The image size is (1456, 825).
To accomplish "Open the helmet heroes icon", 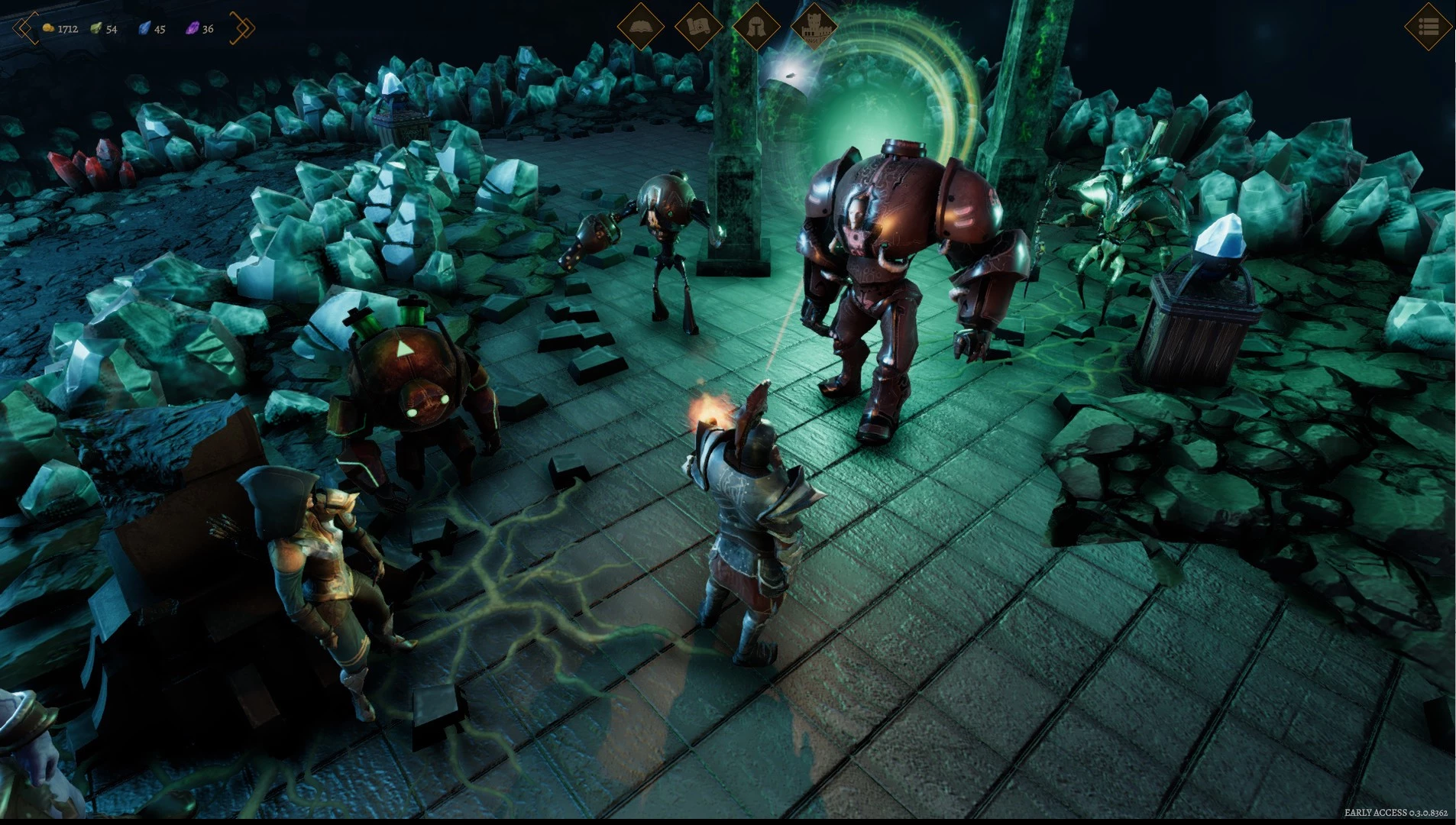I will pos(756,27).
